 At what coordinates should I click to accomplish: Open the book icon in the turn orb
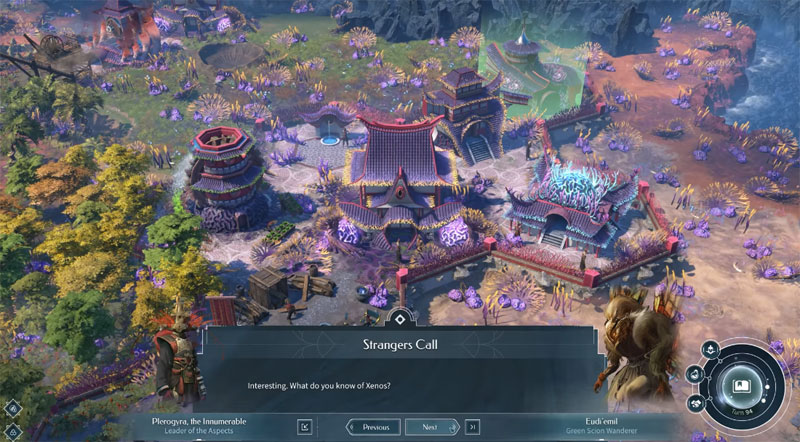pyautogui.click(x=741, y=386)
